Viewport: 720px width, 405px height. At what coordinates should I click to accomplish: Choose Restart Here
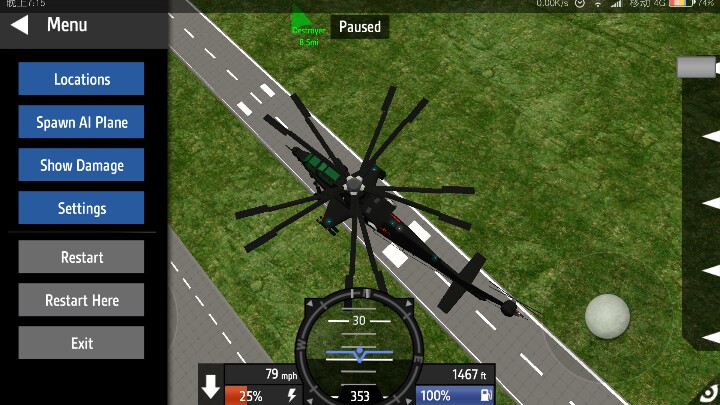point(81,300)
